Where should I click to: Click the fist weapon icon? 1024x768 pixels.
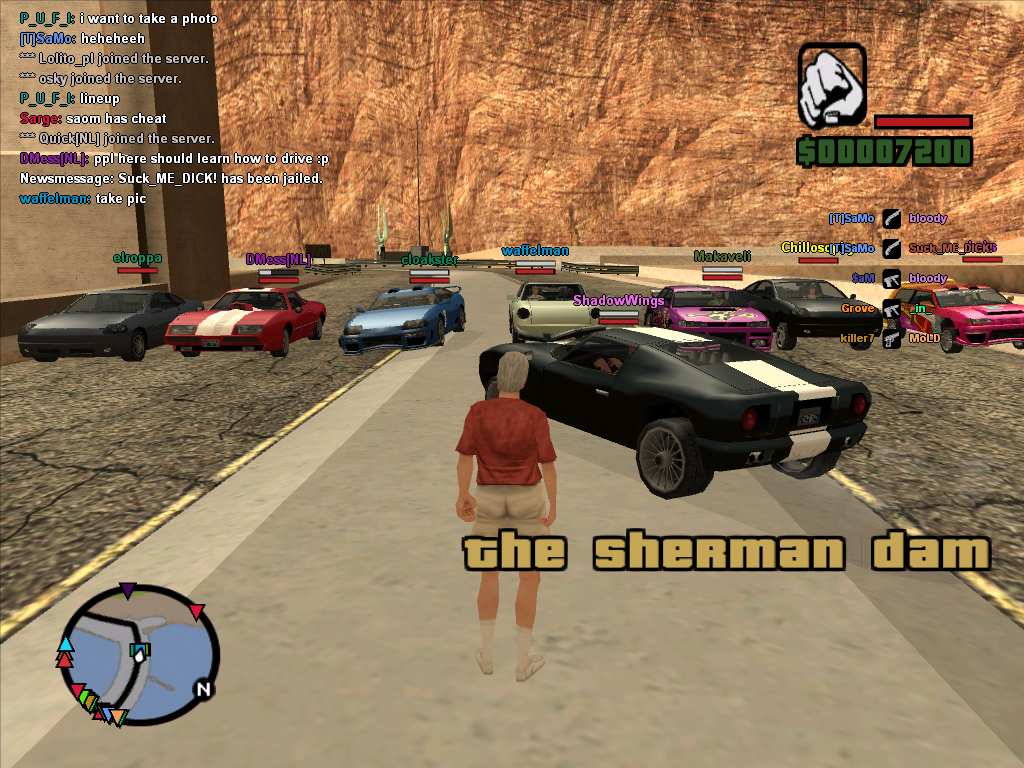coord(831,86)
